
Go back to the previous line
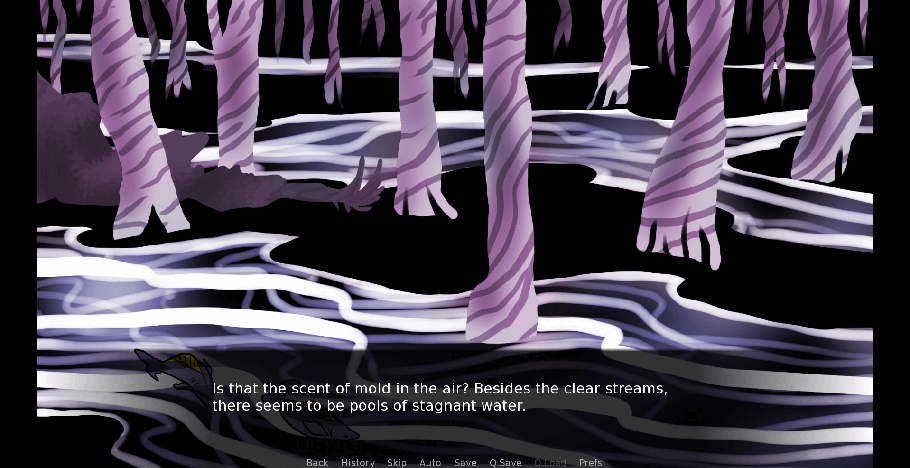pyautogui.click(x=317, y=462)
